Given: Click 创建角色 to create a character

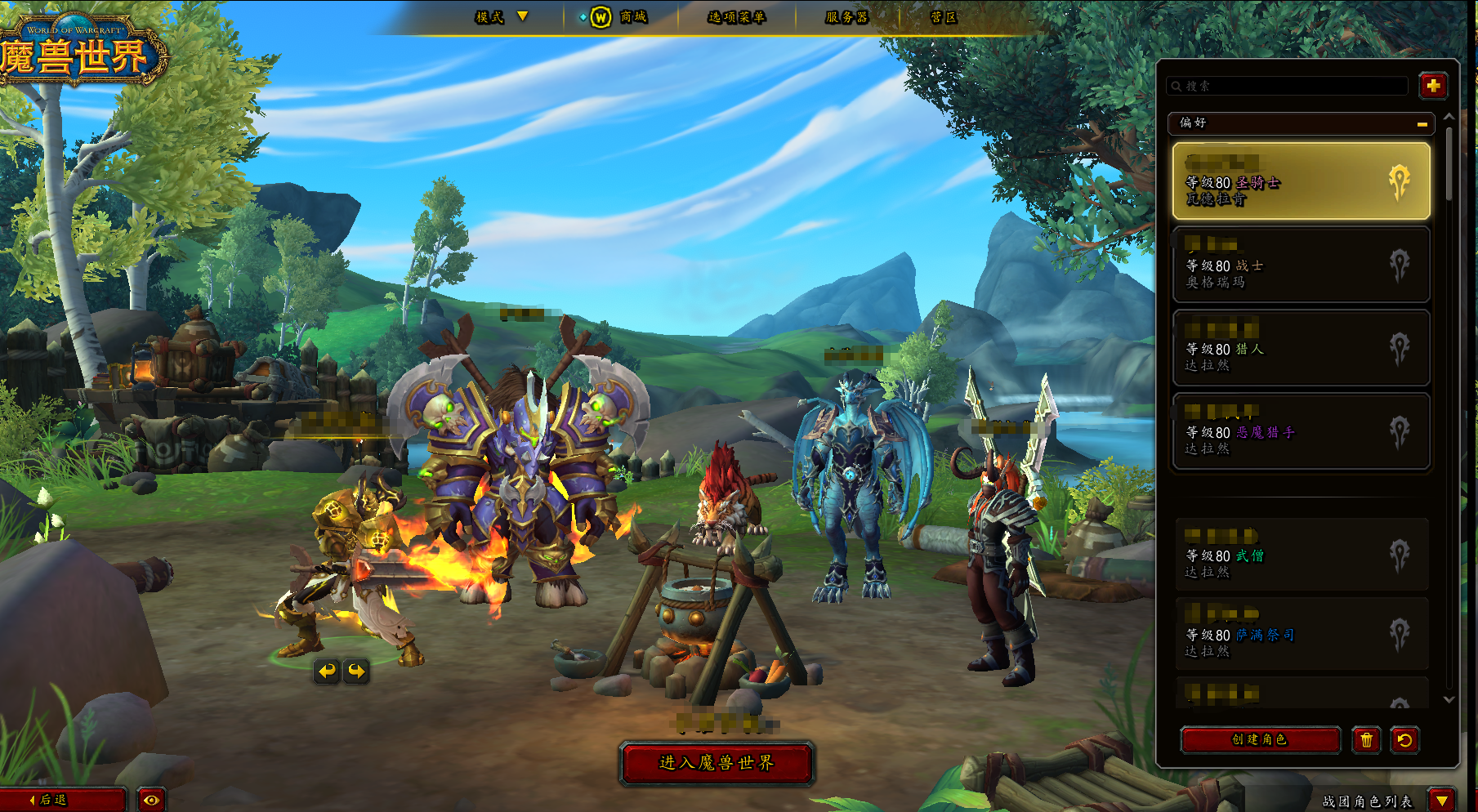Looking at the screenshot, I should [1260, 739].
